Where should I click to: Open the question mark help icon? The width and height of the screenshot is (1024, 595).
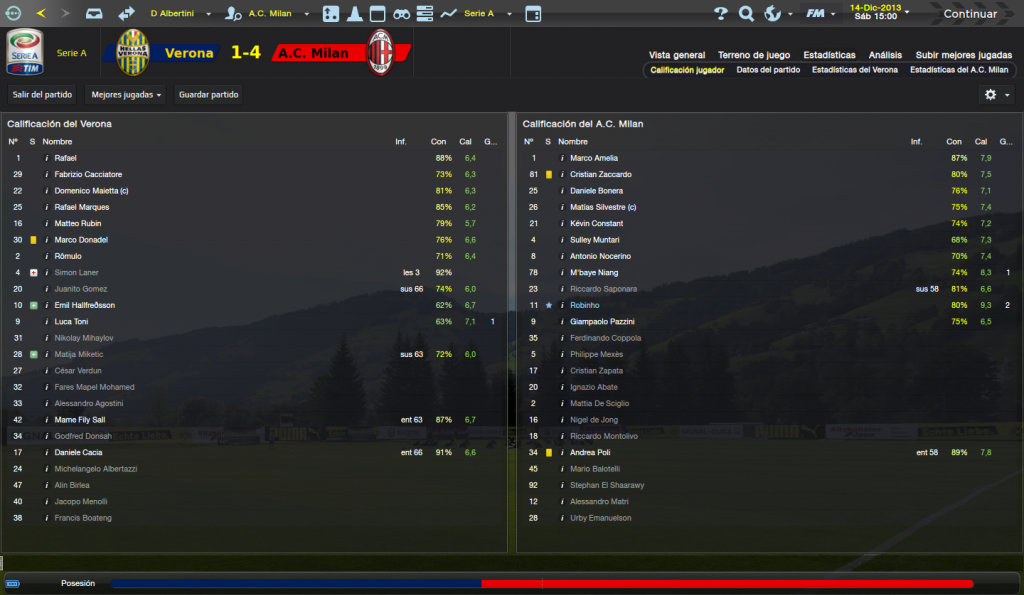[x=721, y=14]
